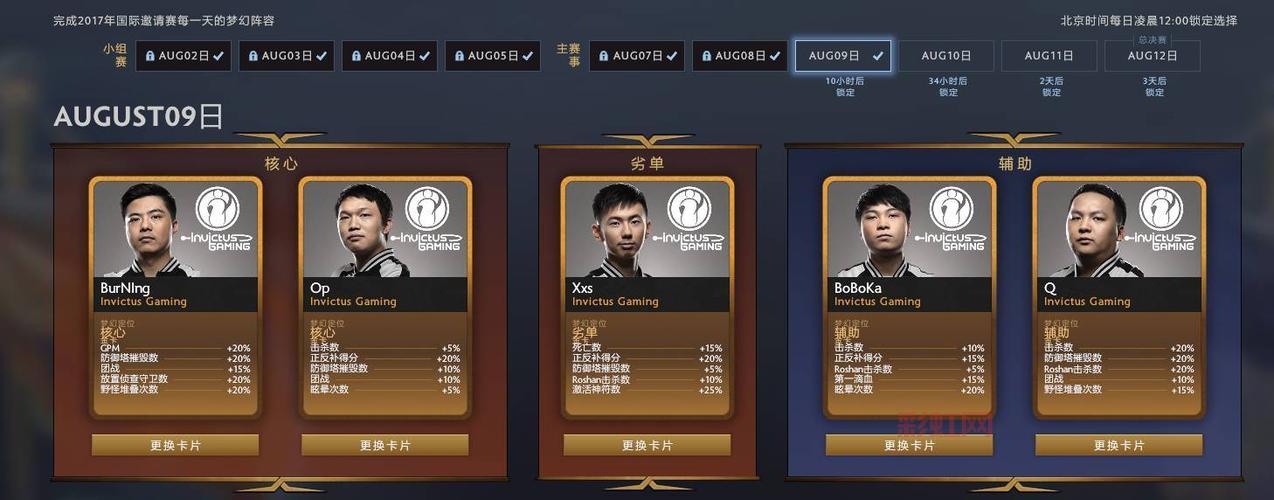Select the AUG08日 tab
Image resolution: width=1274 pixels, height=500 pixels.
tap(740, 56)
